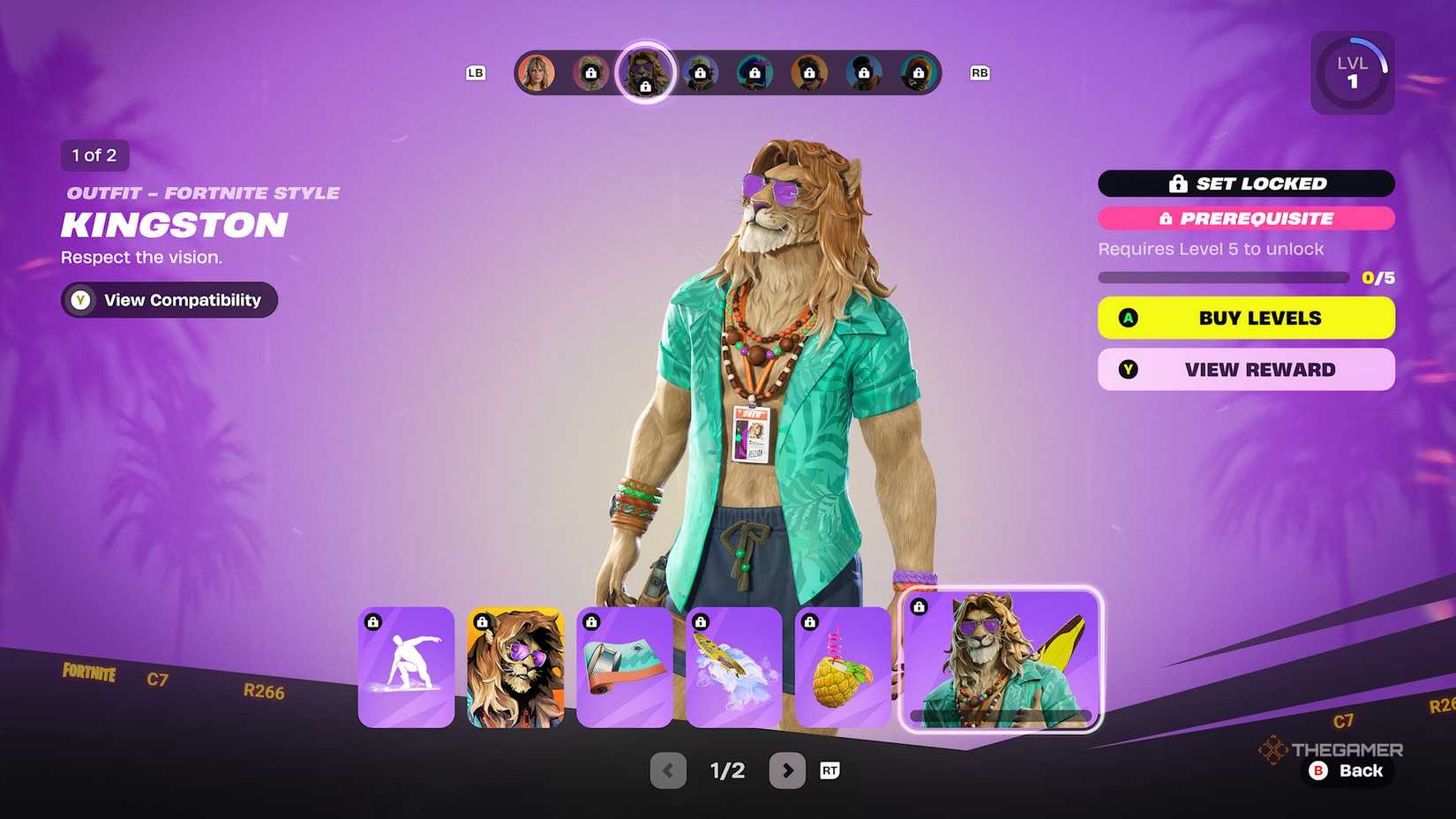This screenshot has height=819, width=1456.
Task: Select the surfing emote reward icon
Action: [406, 668]
